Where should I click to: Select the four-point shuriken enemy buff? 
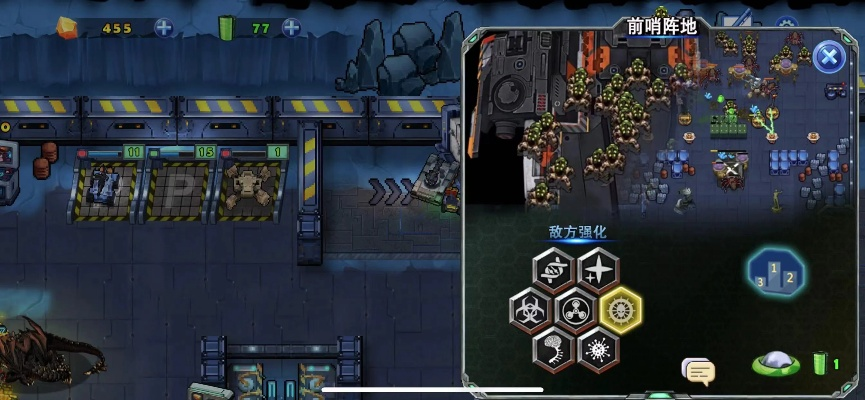click(598, 269)
